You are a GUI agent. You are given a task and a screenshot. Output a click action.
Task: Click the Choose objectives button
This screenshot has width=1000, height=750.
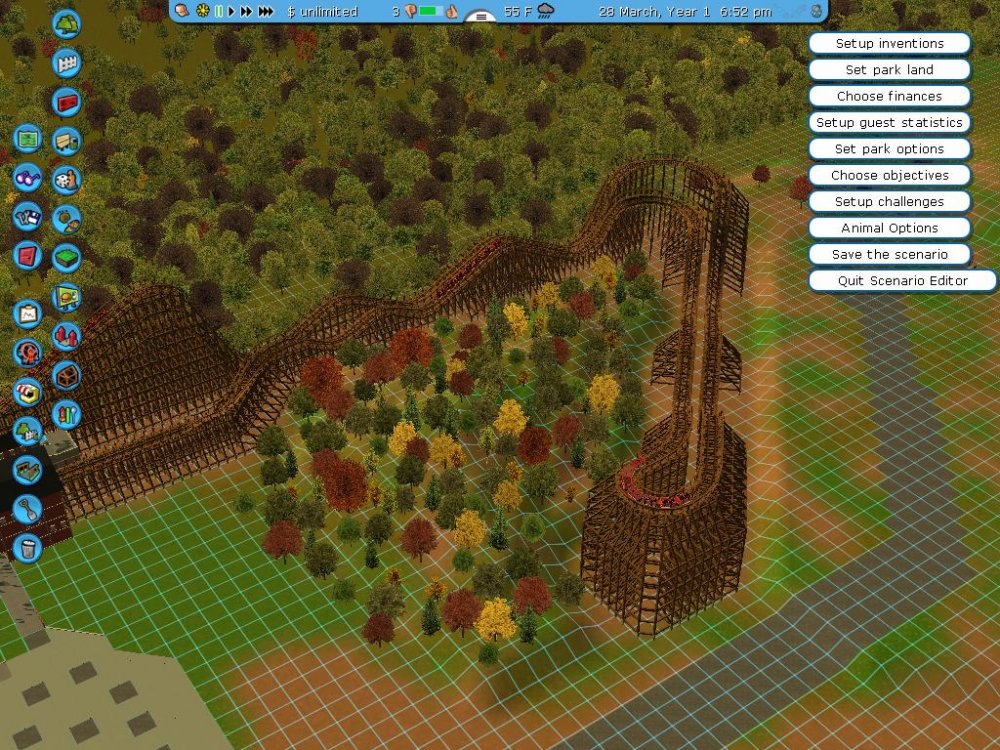[889, 175]
